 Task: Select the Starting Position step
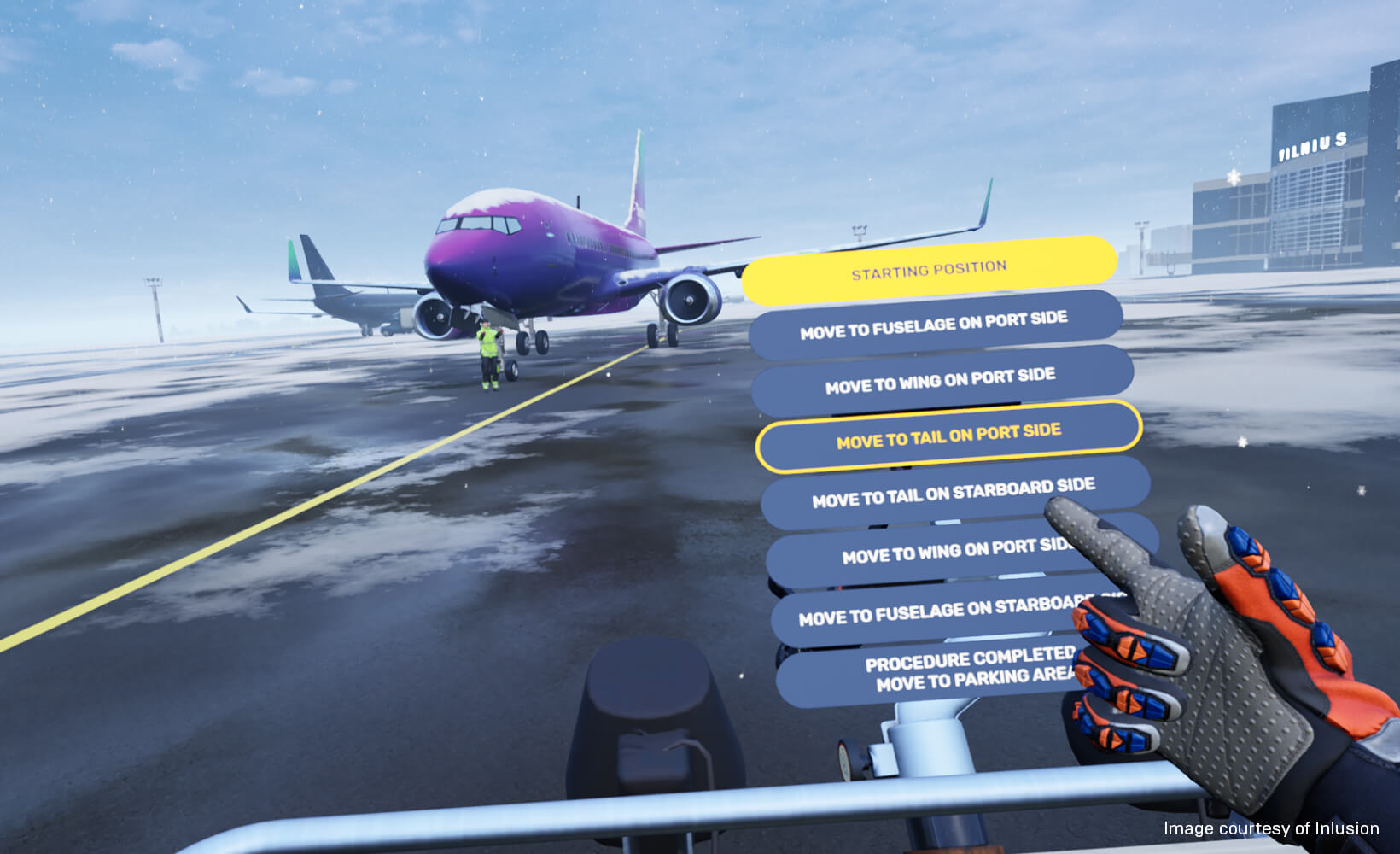tap(929, 266)
